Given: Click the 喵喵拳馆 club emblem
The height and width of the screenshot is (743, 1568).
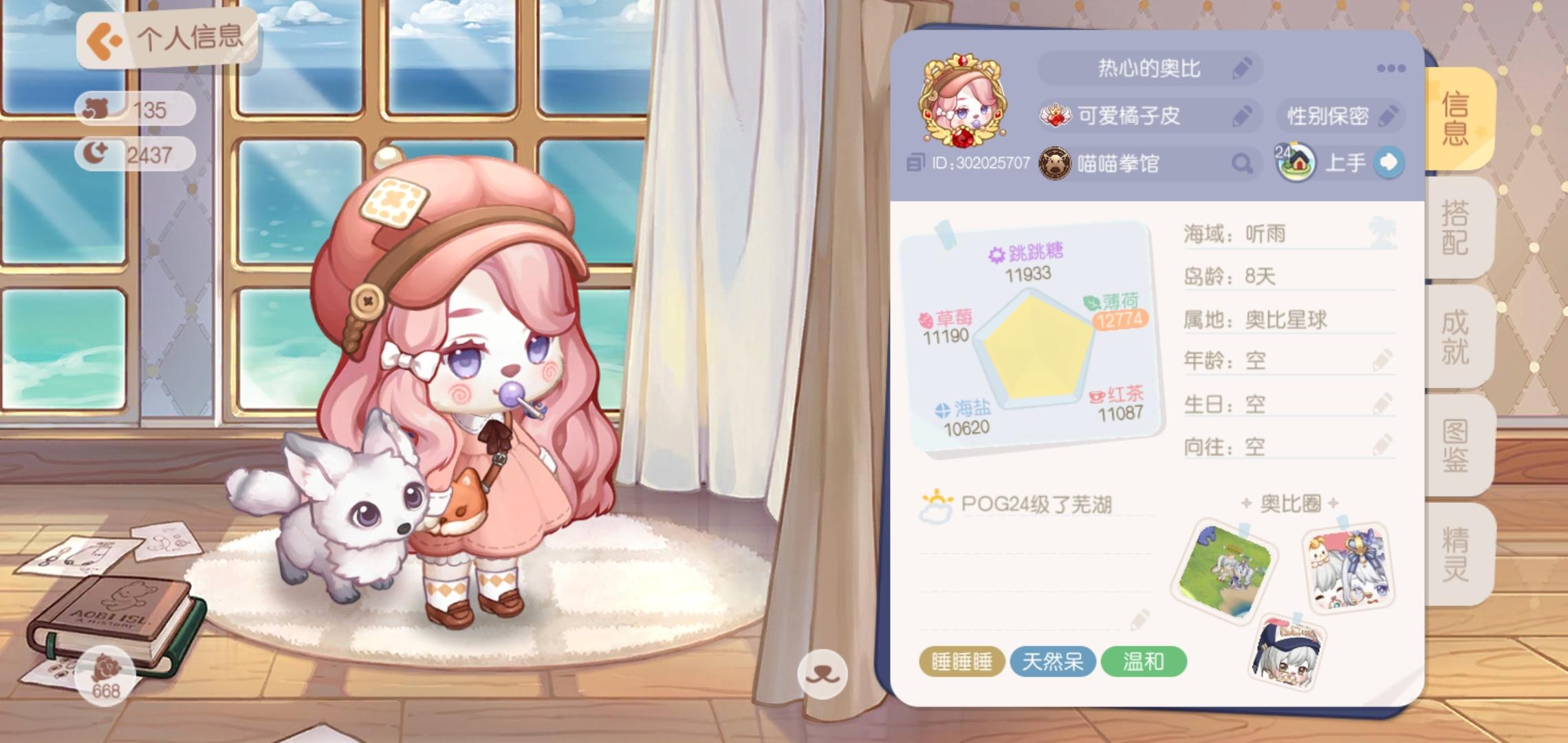Looking at the screenshot, I should coord(1052,163).
